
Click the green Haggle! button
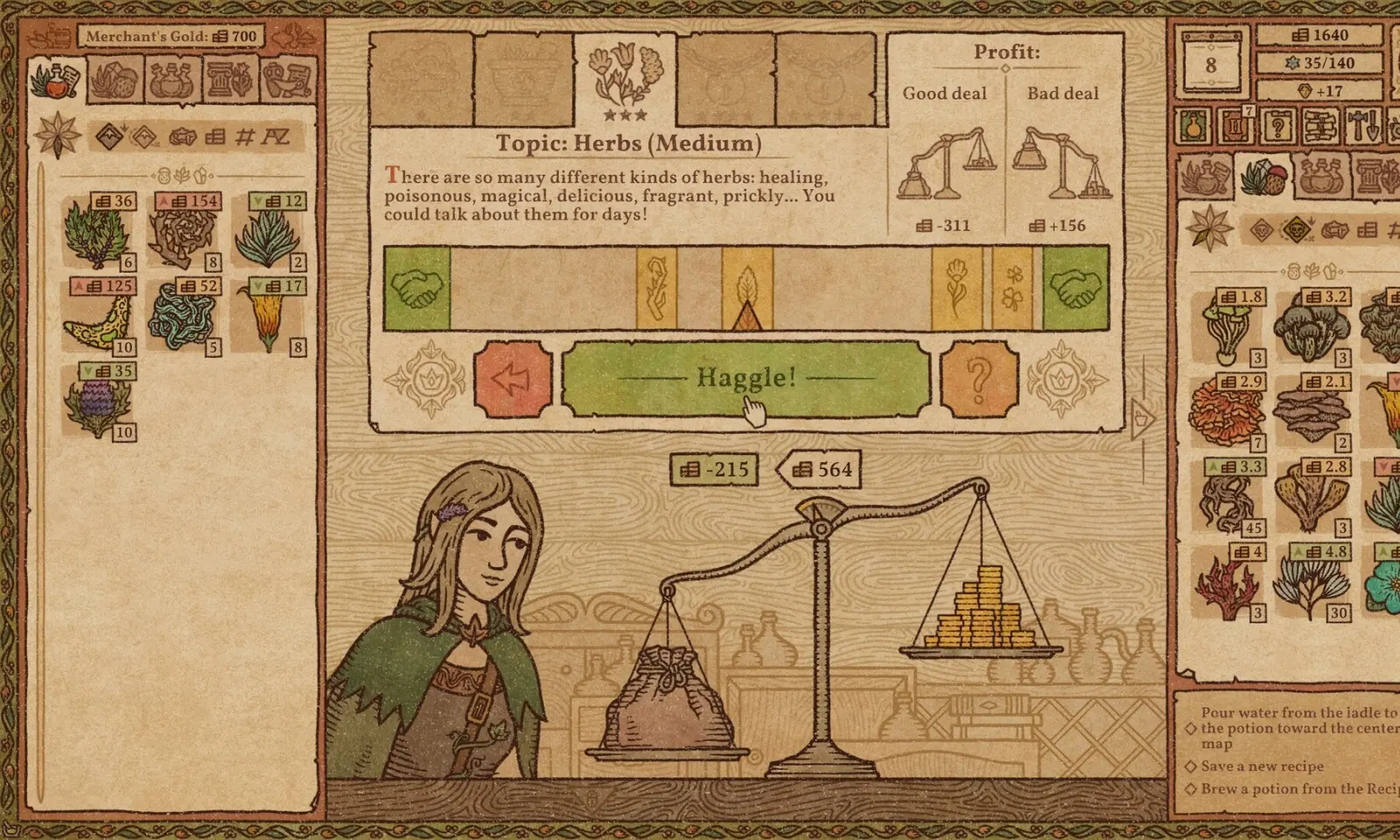click(745, 378)
